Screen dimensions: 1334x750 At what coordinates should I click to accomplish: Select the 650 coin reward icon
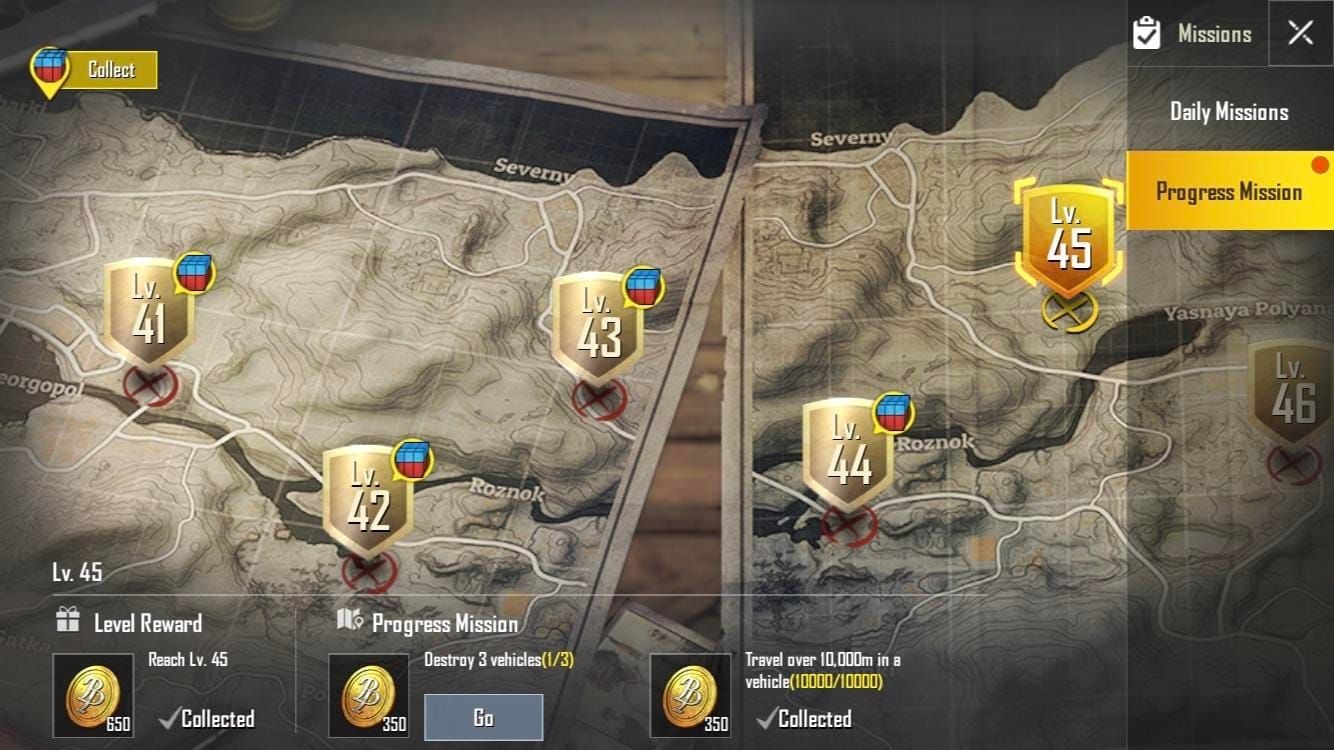[94, 694]
